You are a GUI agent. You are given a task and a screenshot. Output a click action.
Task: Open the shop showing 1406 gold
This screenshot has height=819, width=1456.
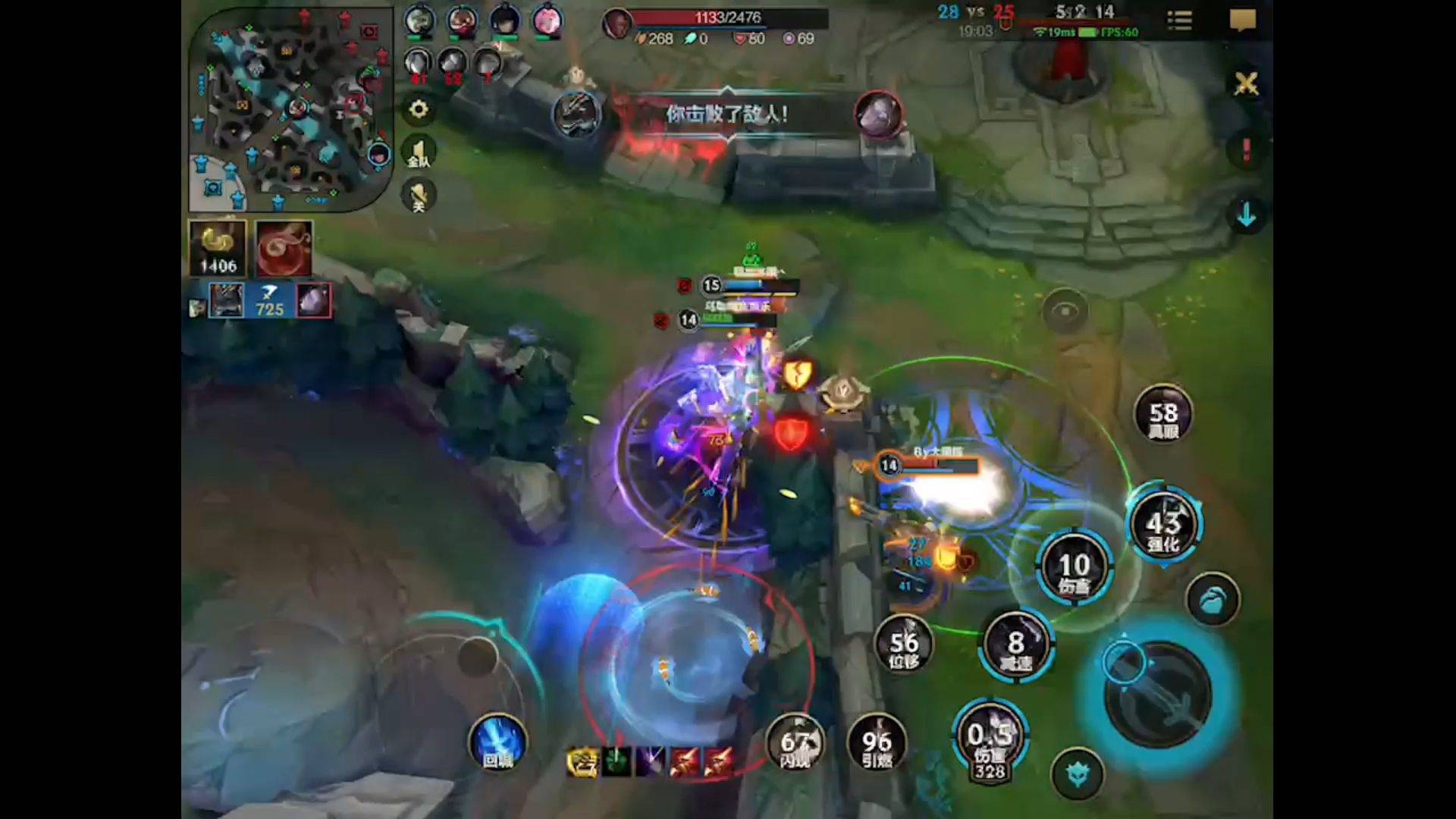point(218,249)
